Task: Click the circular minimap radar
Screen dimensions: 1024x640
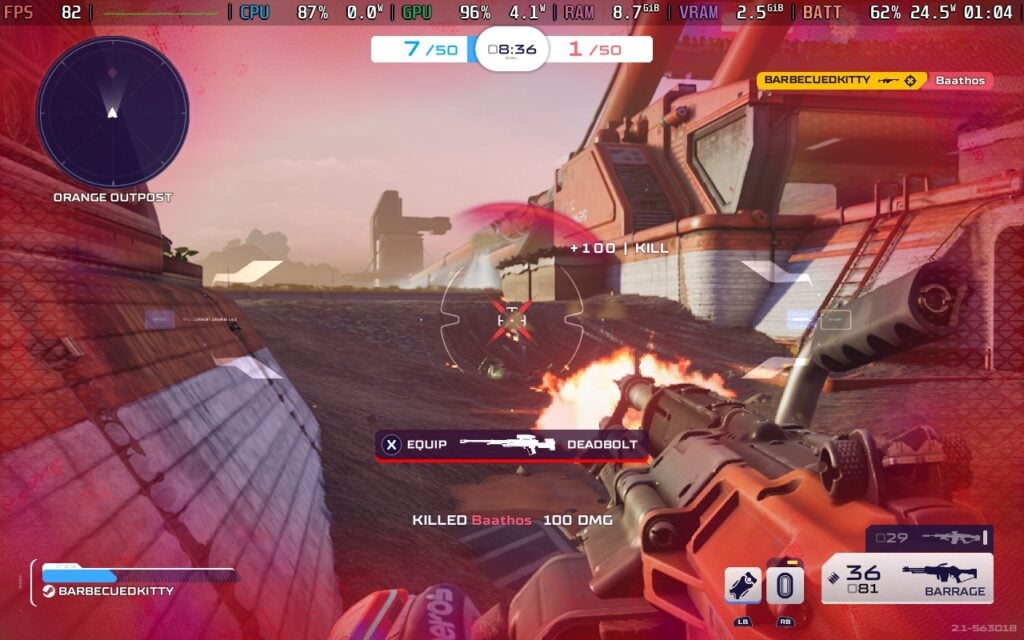Action: click(112, 111)
